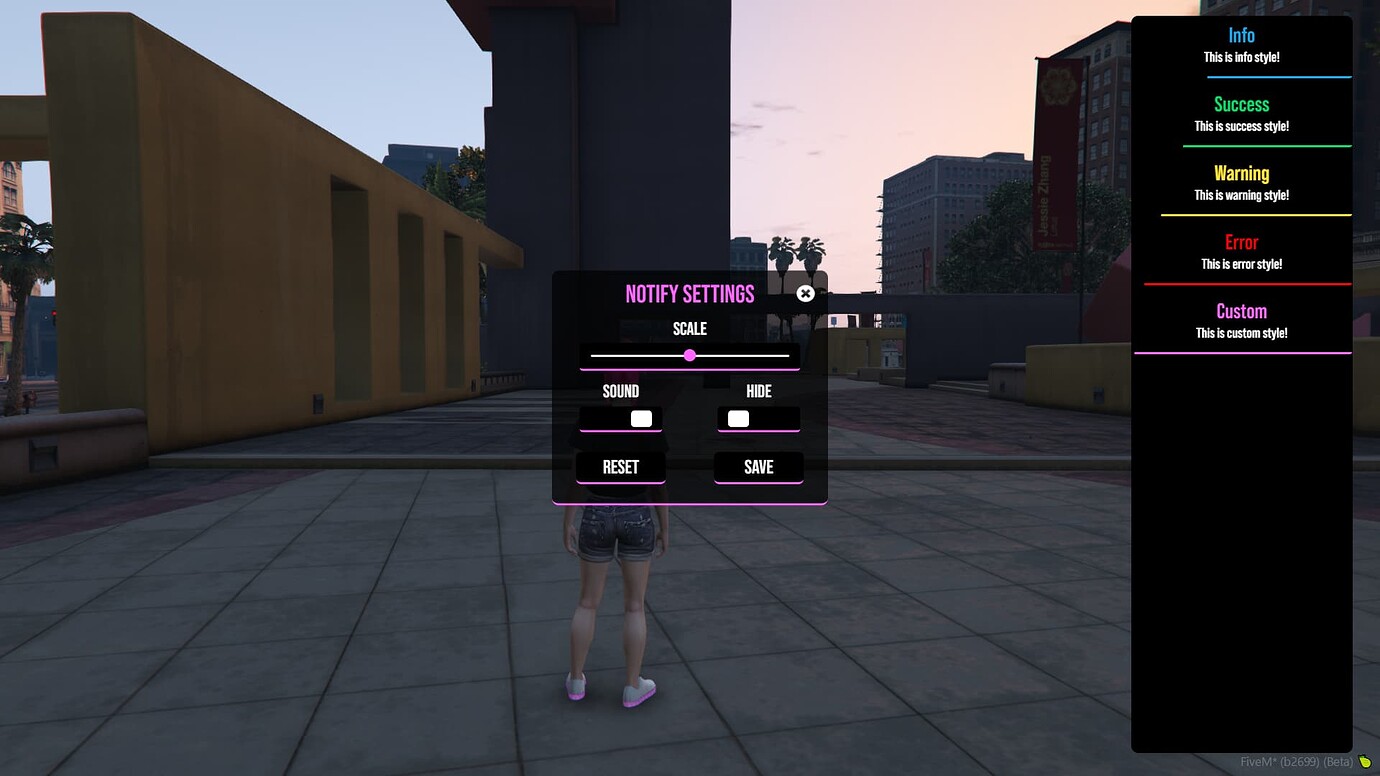The width and height of the screenshot is (1380, 776).
Task: Click the Custom notification
Action: tap(1241, 320)
